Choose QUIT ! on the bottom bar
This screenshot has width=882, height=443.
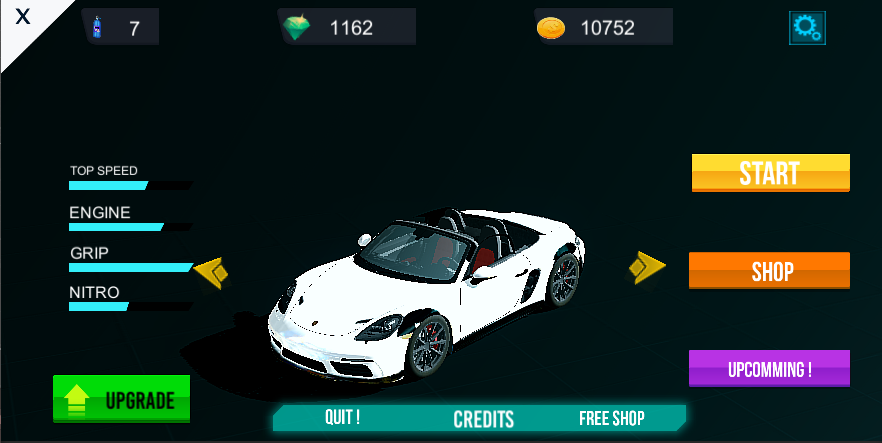pyautogui.click(x=342, y=418)
